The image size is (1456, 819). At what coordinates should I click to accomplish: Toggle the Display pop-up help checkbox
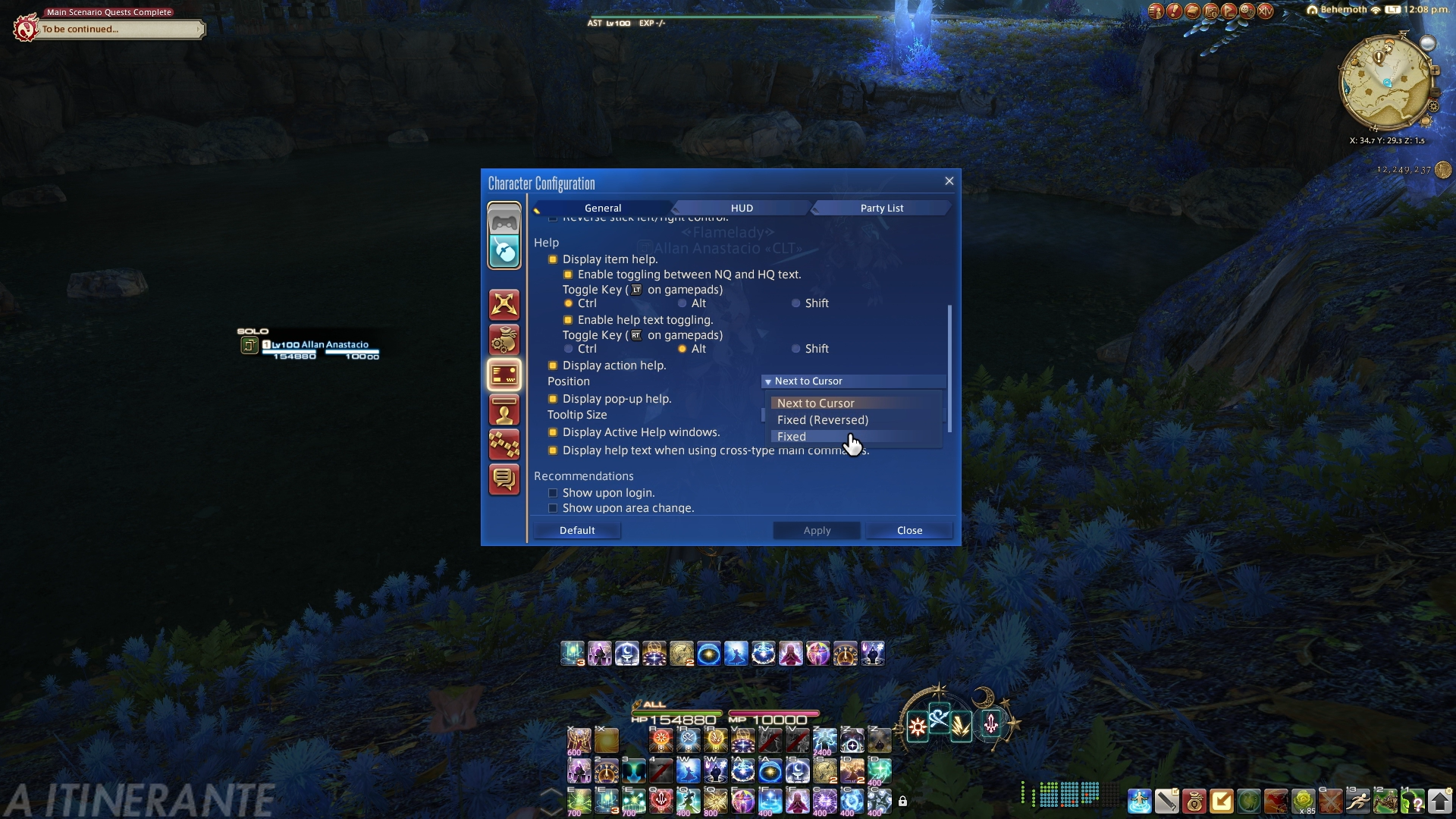pos(553,399)
